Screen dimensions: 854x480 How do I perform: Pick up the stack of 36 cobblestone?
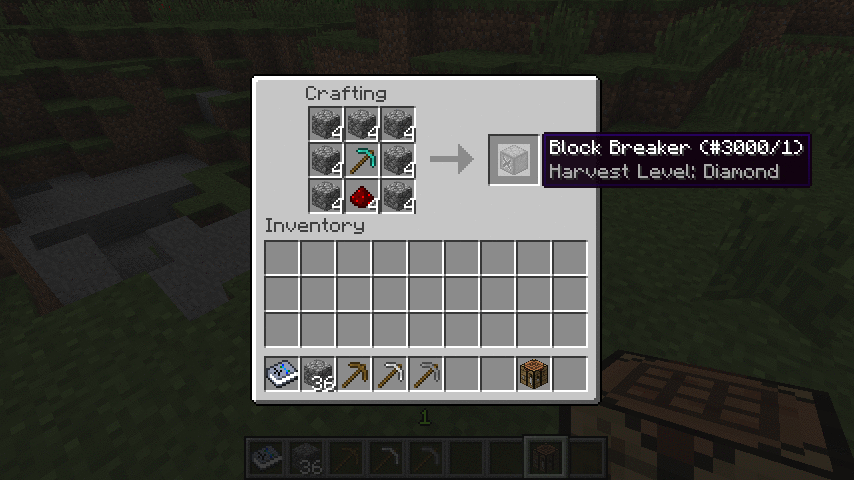(318, 374)
